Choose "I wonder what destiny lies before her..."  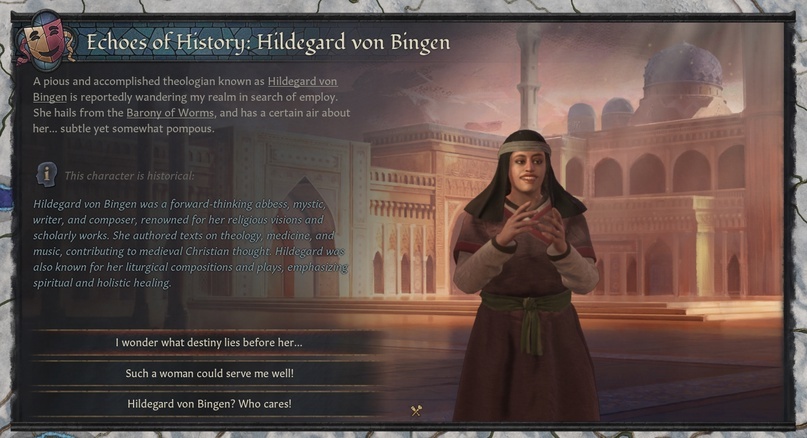[x=208, y=343]
